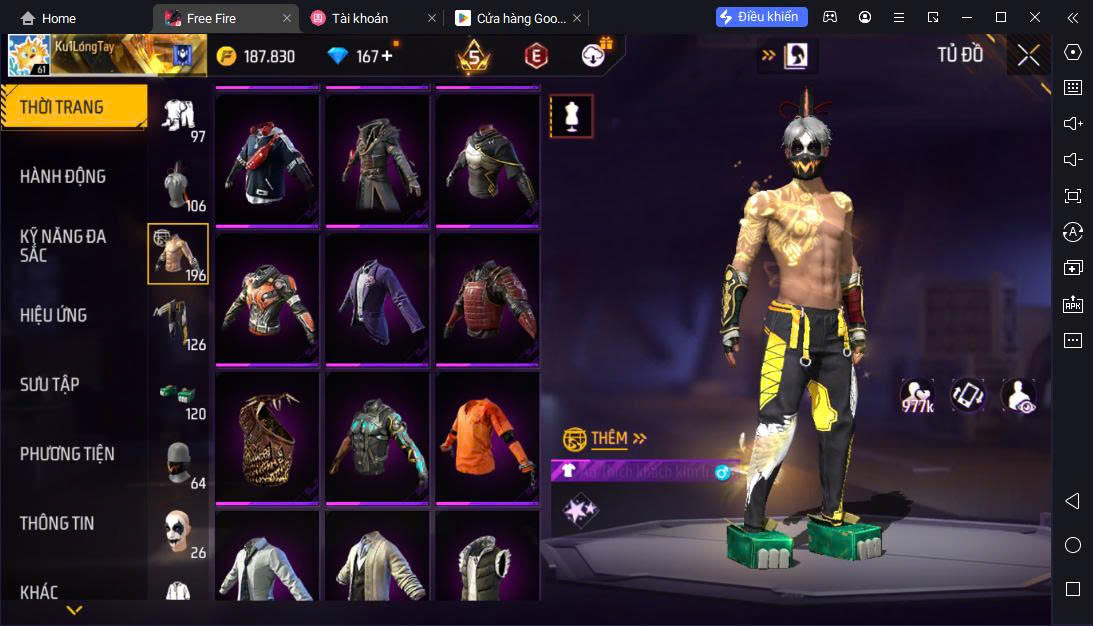Switch to the Tài khoản emulator tab

click(x=361, y=18)
